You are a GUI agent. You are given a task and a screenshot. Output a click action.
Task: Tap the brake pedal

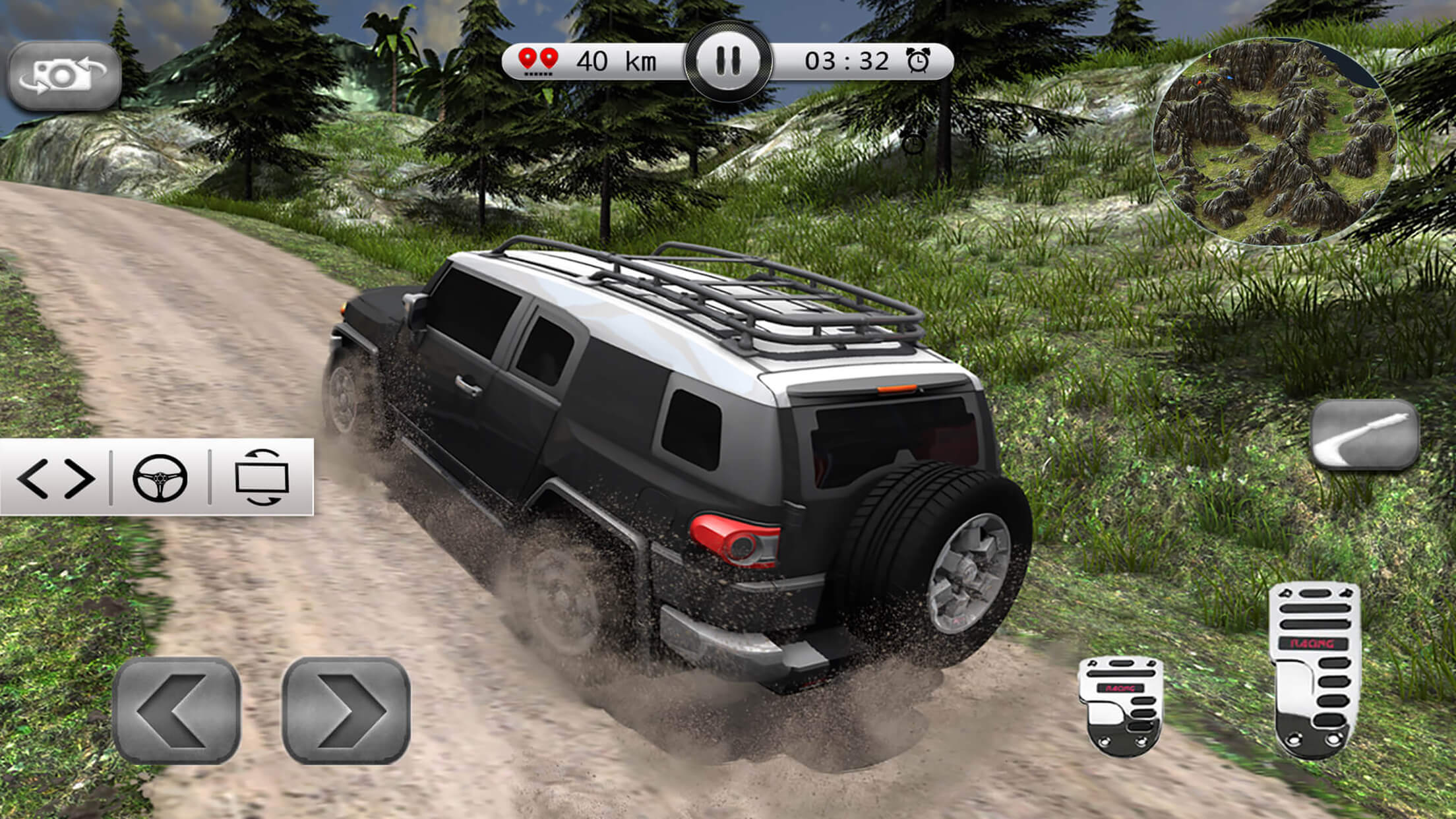[1120, 706]
